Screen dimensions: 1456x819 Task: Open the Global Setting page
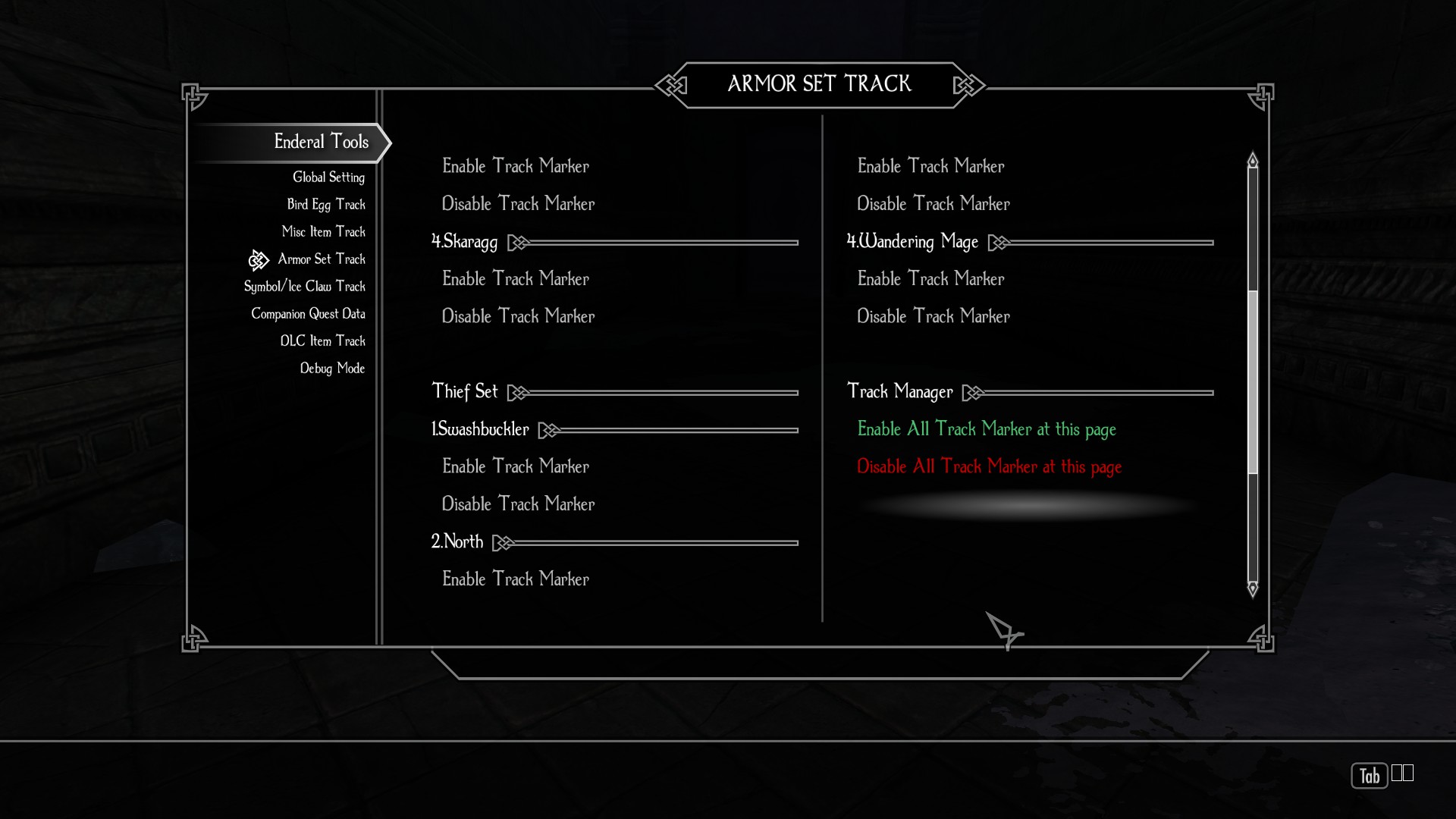[x=328, y=177]
